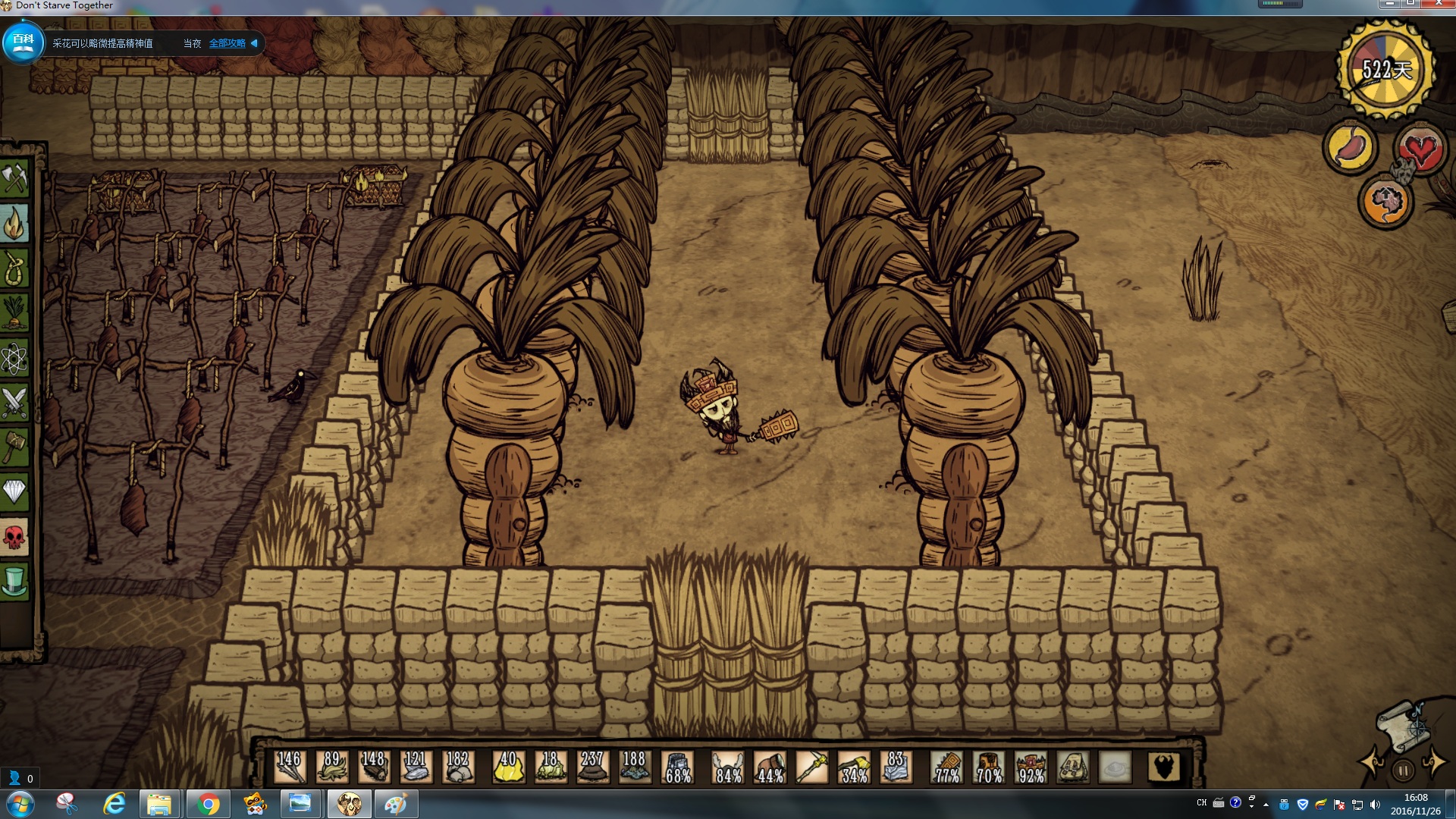Open the Science atom crafting tab
Screen dimensions: 1456x819
pos(14,358)
